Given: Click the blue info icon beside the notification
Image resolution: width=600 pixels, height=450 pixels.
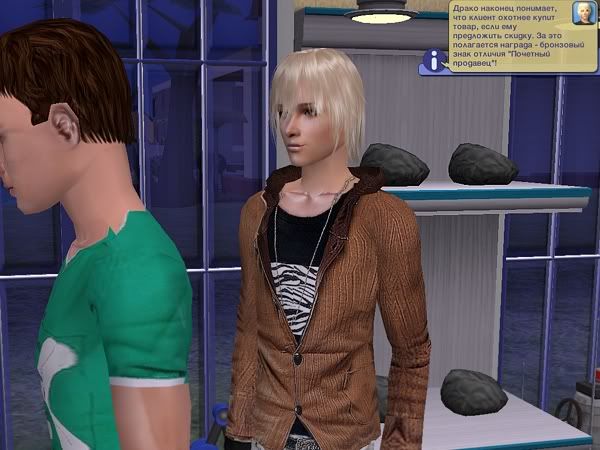Looking at the screenshot, I should (432, 61).
